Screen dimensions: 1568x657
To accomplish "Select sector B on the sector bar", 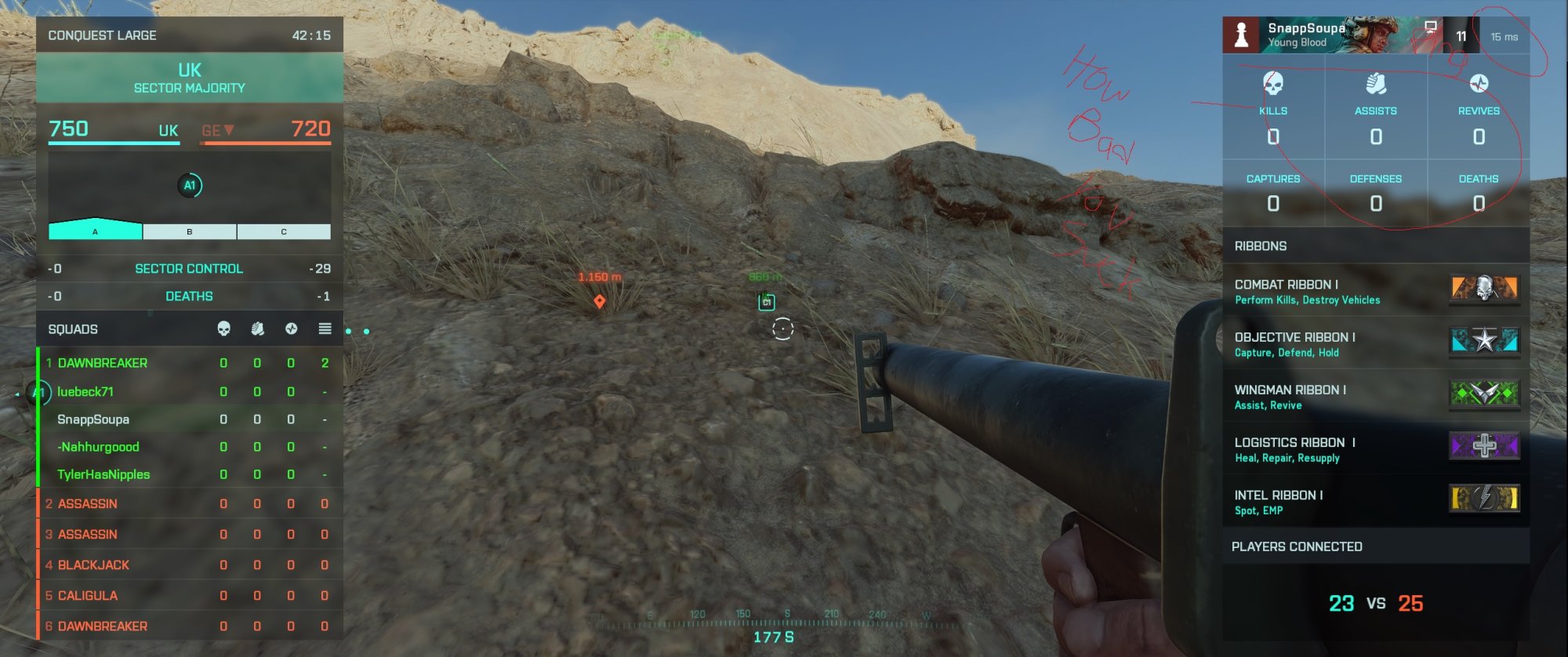I will coord(190,231).
